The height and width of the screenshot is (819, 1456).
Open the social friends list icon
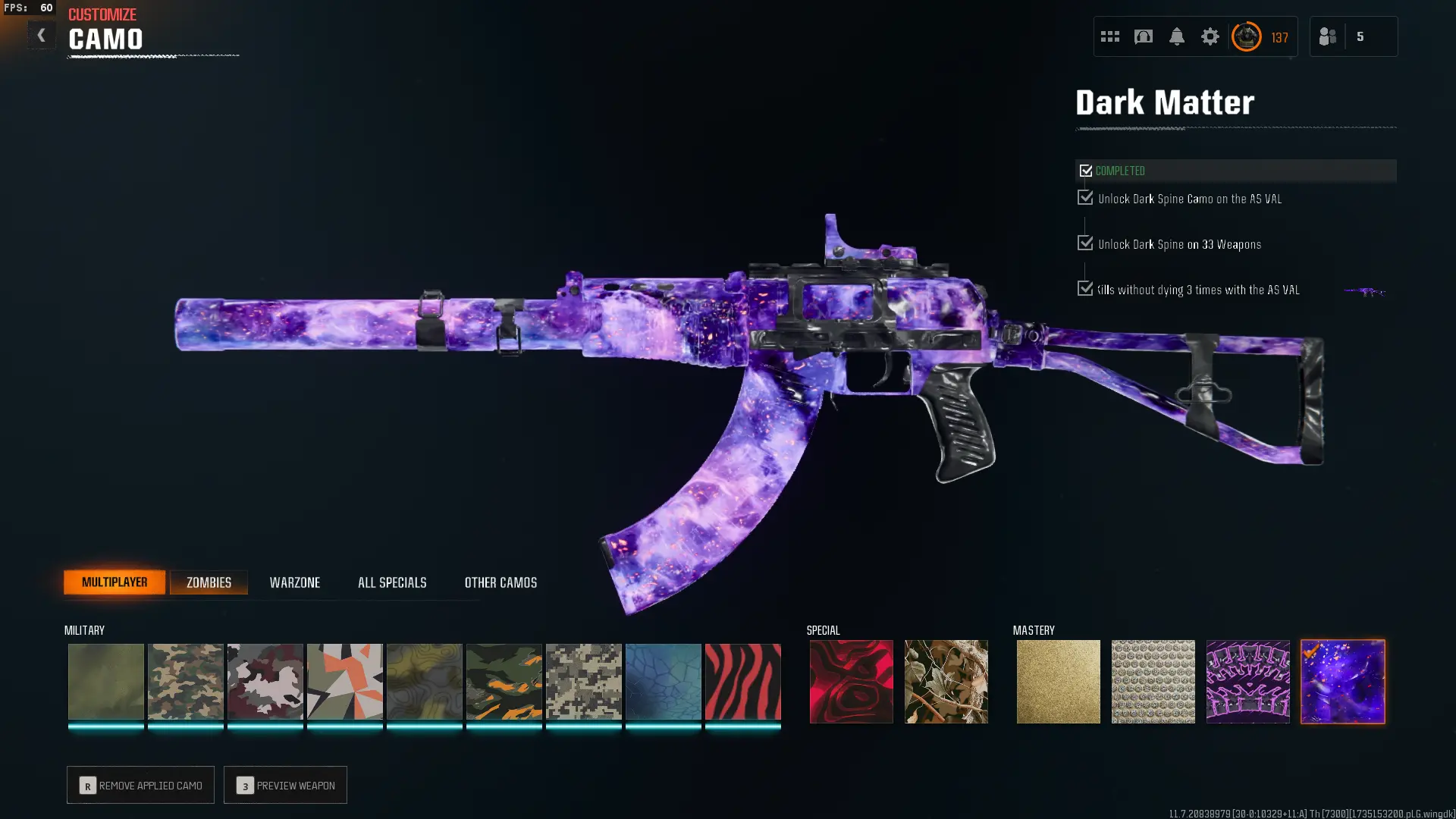click(1328, 36)
